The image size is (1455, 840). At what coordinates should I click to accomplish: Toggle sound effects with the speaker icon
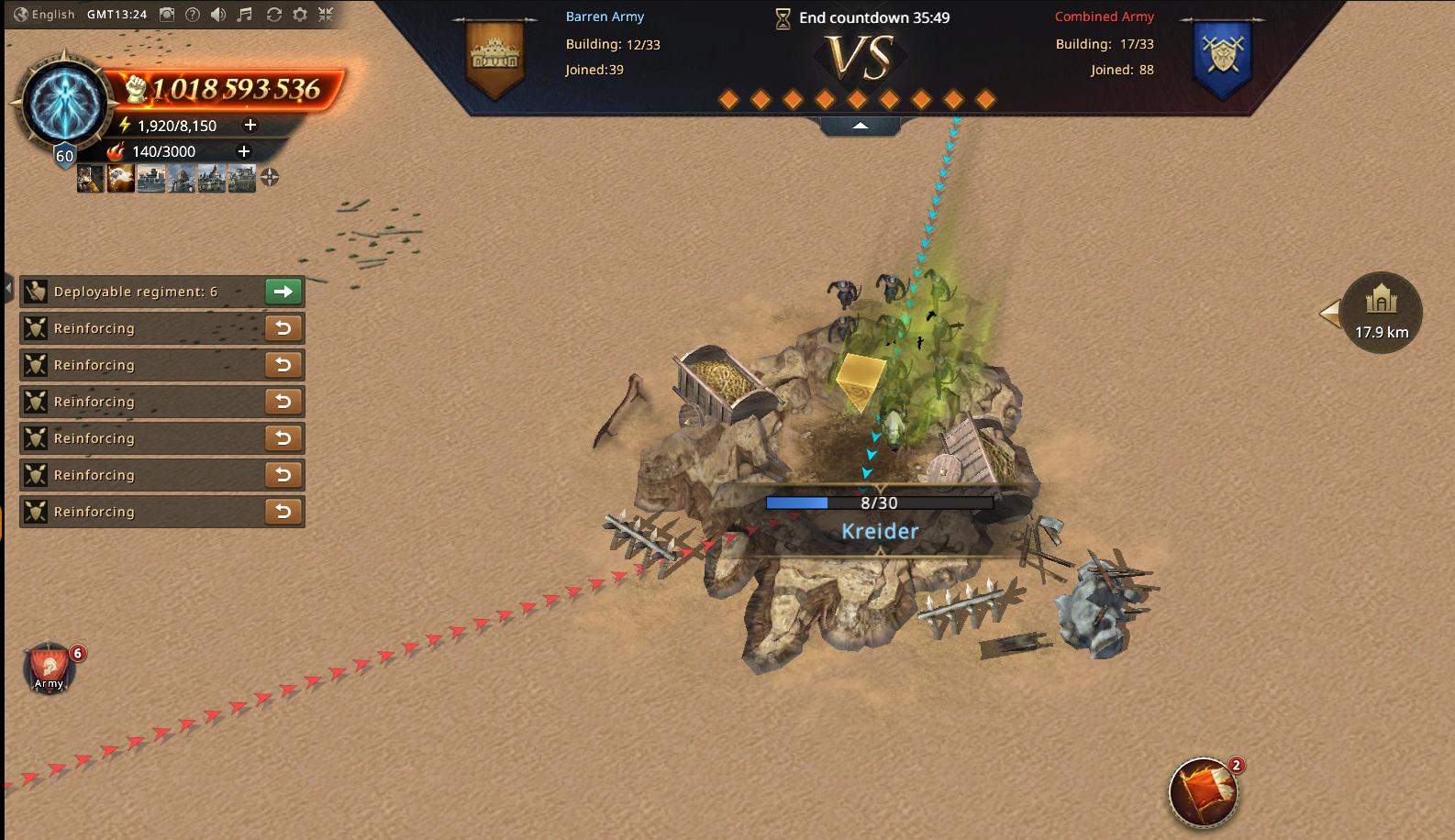218,15
